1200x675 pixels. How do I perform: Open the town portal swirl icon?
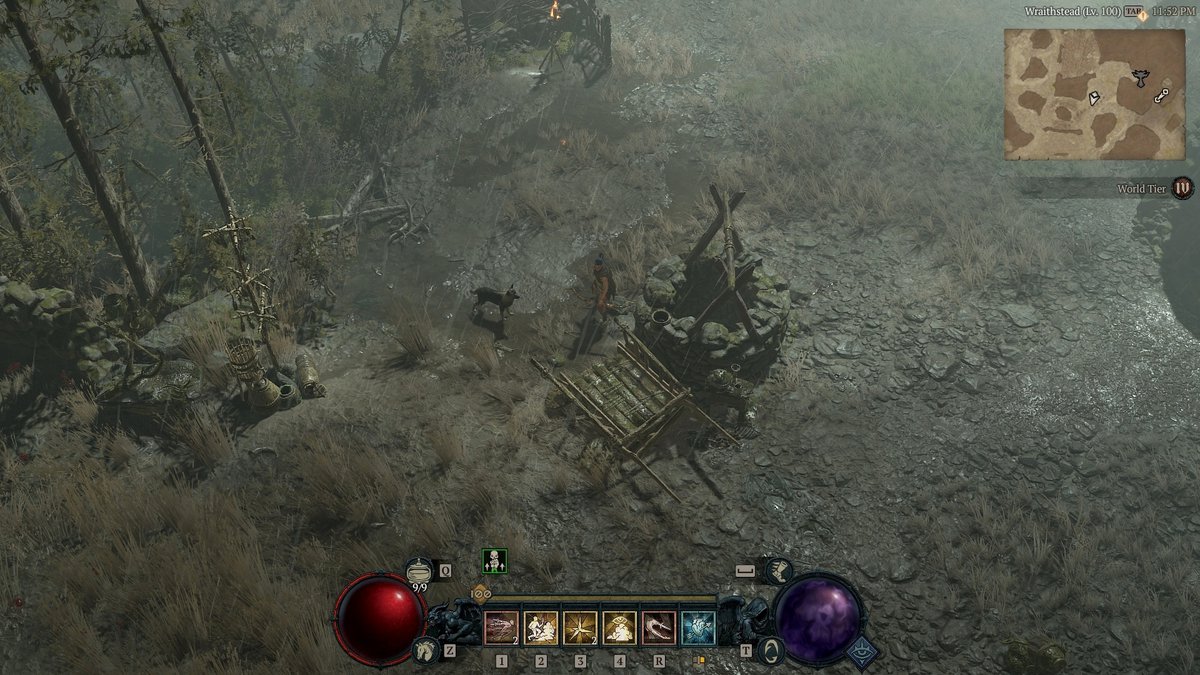tap(770, 652)
